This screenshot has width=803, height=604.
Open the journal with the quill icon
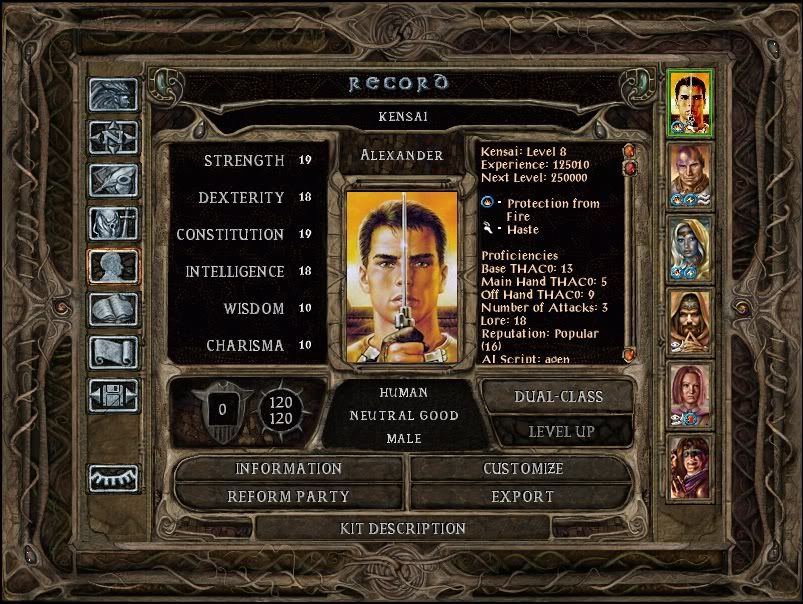point(113,181)
